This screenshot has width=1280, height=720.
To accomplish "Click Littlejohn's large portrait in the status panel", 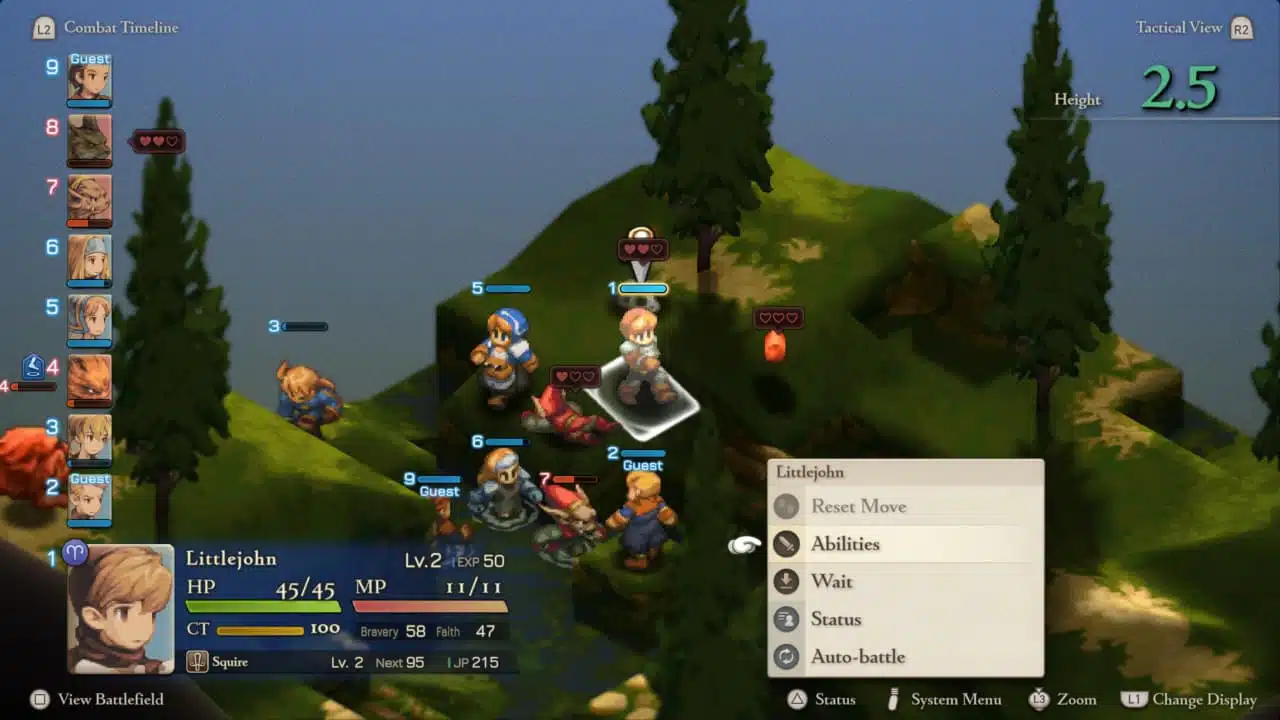I will (120, 608).
